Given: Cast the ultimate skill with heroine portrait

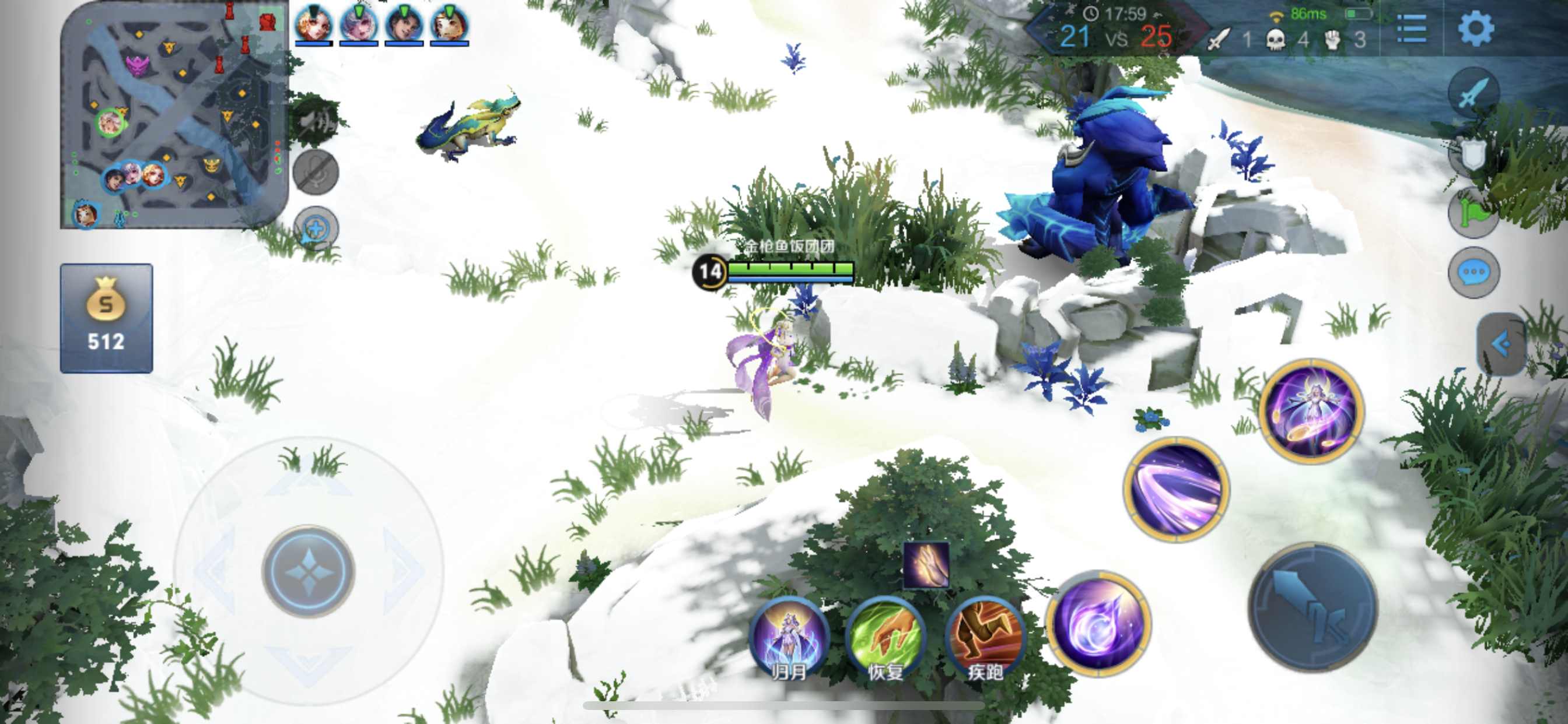Looking at the screenshot, I should (x=1311, y=412).
